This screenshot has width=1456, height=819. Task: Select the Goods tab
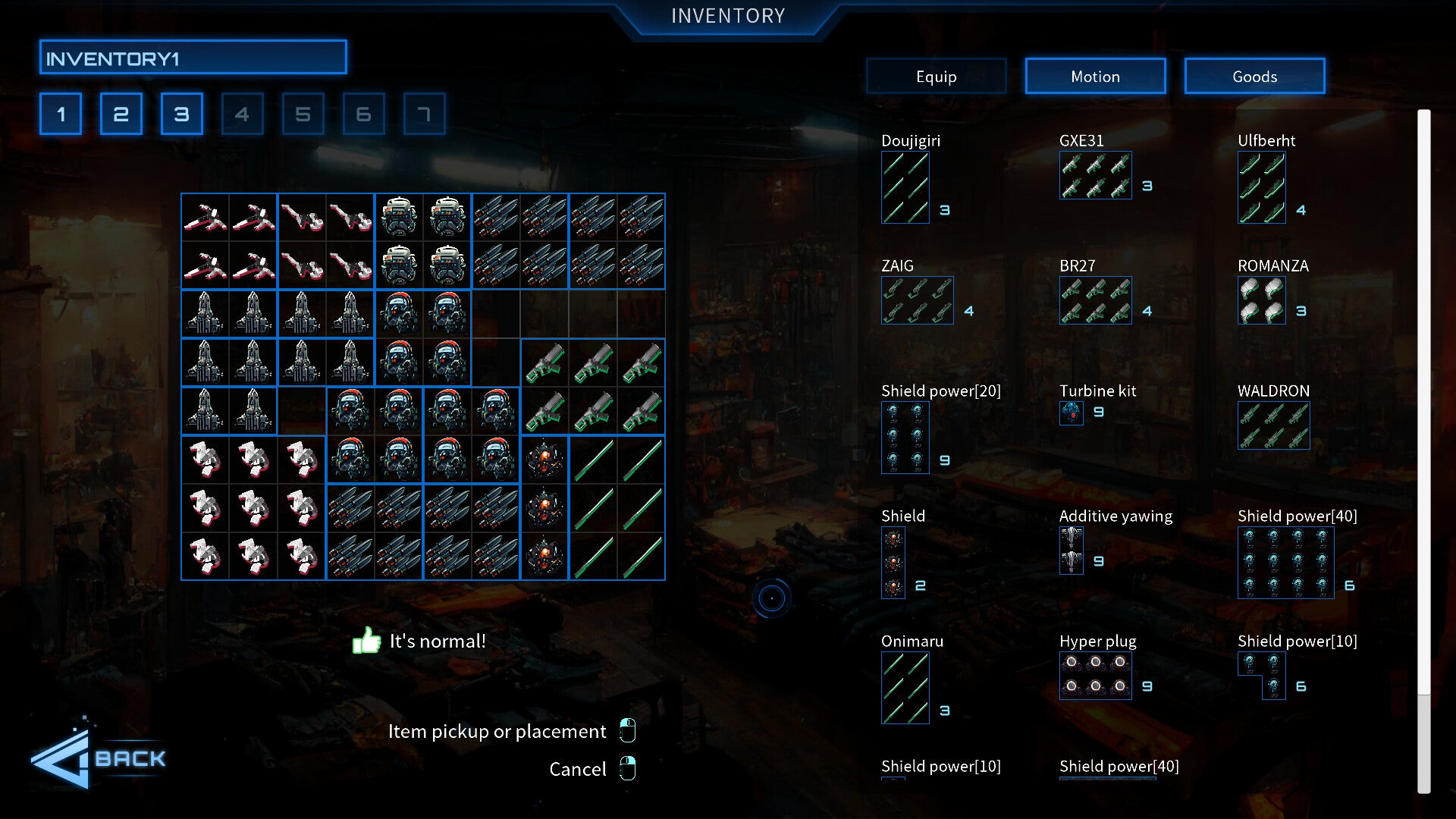pyautogui.click(x=1254, y=77)
